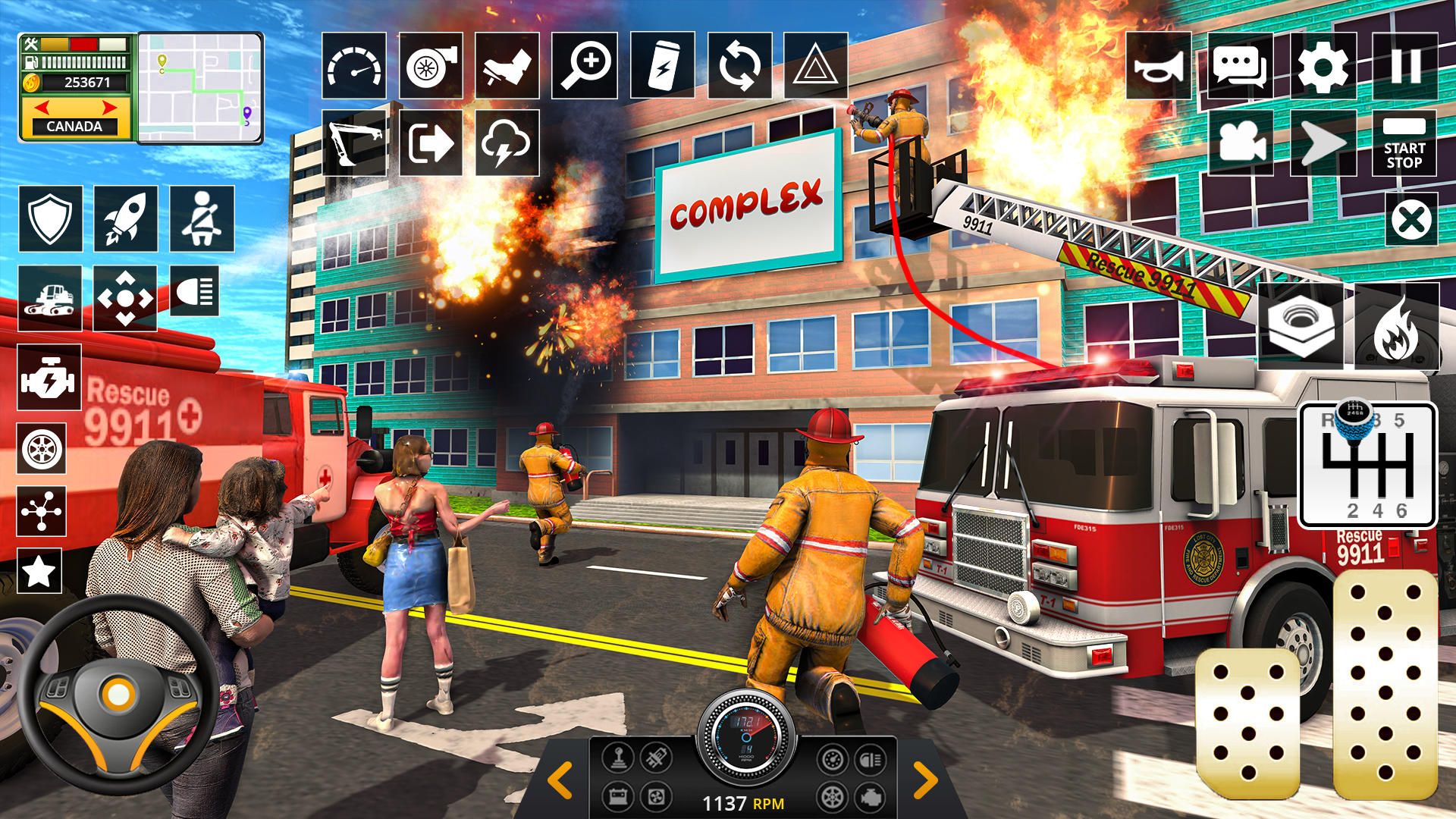1456x819 pixels.
Task: Open the chat messages
Action: (x=1240, y=67)
